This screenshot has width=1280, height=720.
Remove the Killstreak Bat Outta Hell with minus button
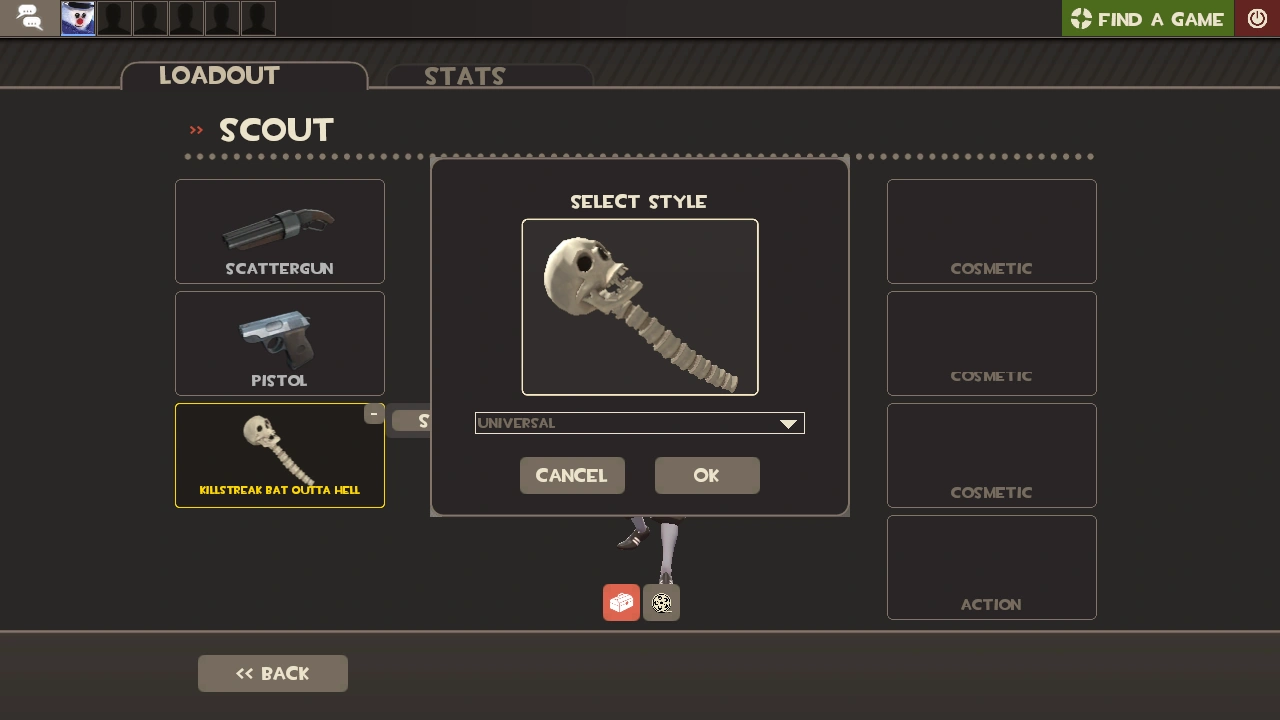click(374, 413)
